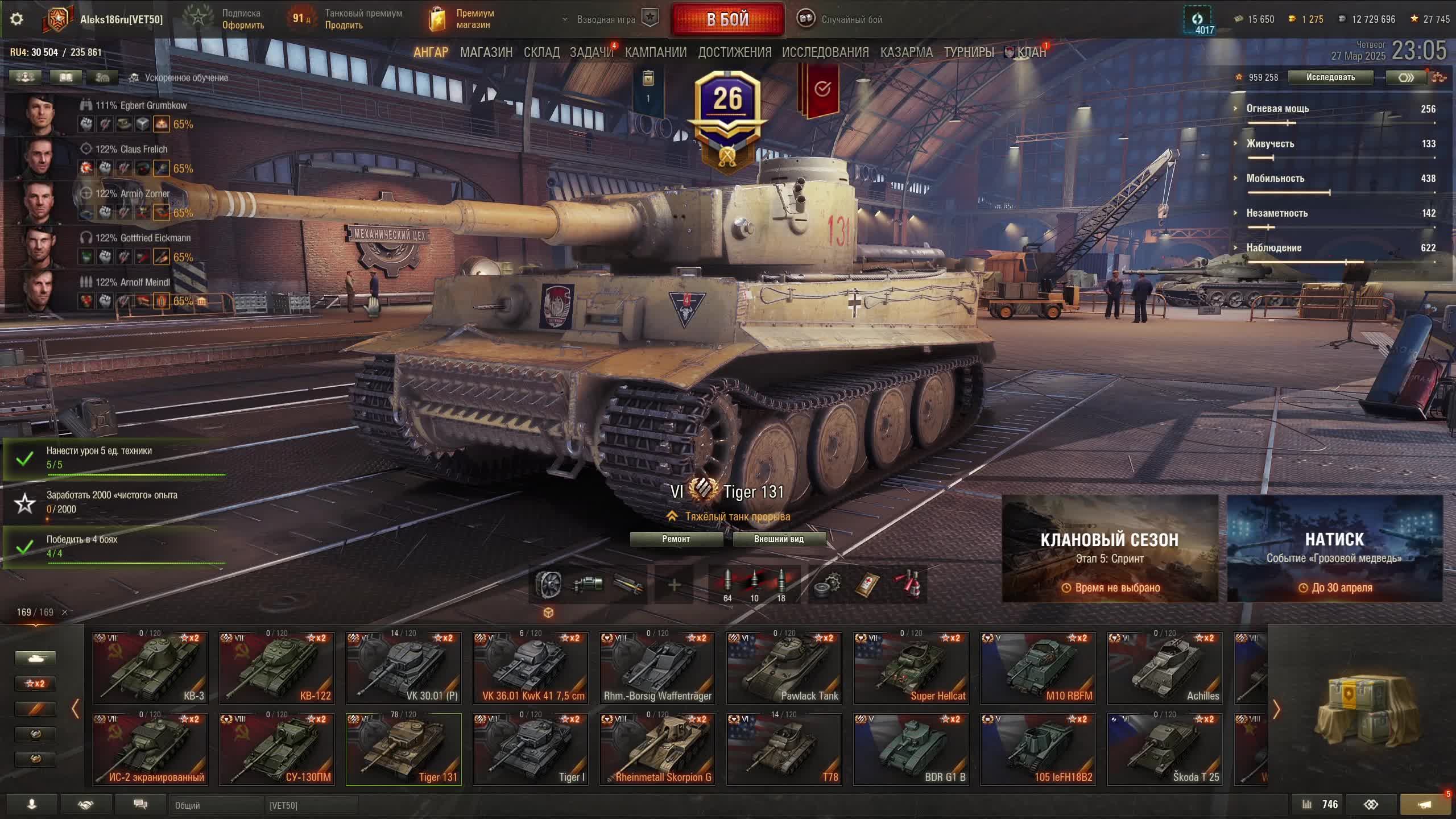Open the НАТИСК event banner

click(1334, 548)
